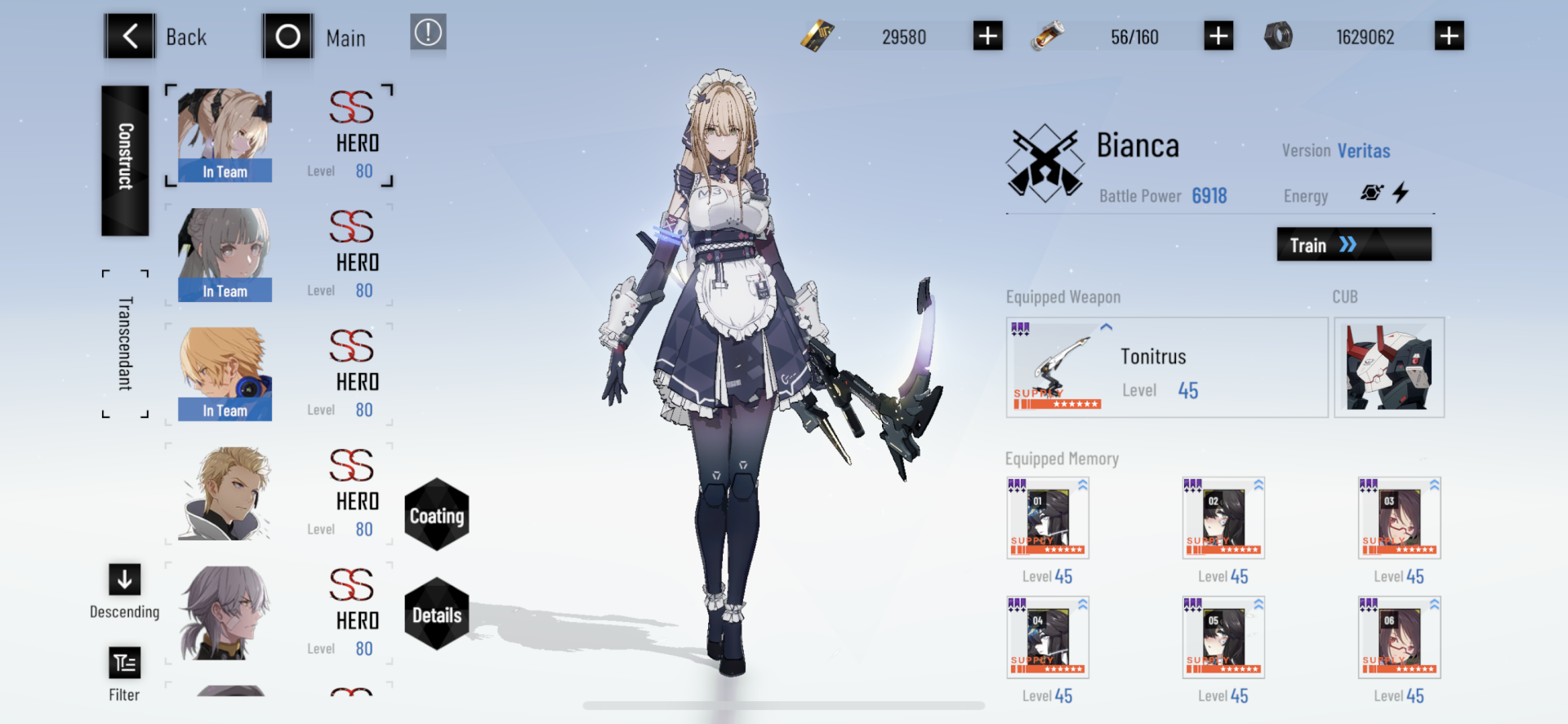
Task: Open the equipped CUB thumbnail
Action: (1389, 366)
